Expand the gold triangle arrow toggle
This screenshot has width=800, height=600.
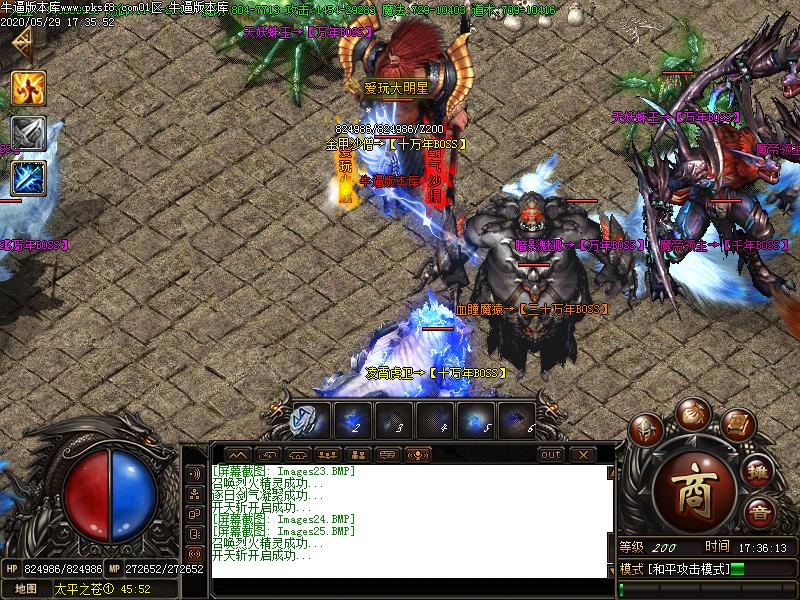click(x=20, y=44)
